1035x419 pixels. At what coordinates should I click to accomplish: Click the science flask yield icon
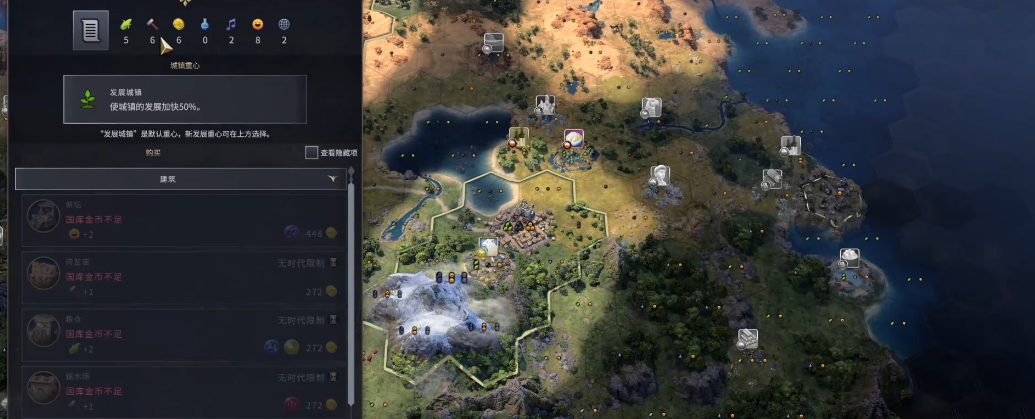coord(205,24)
